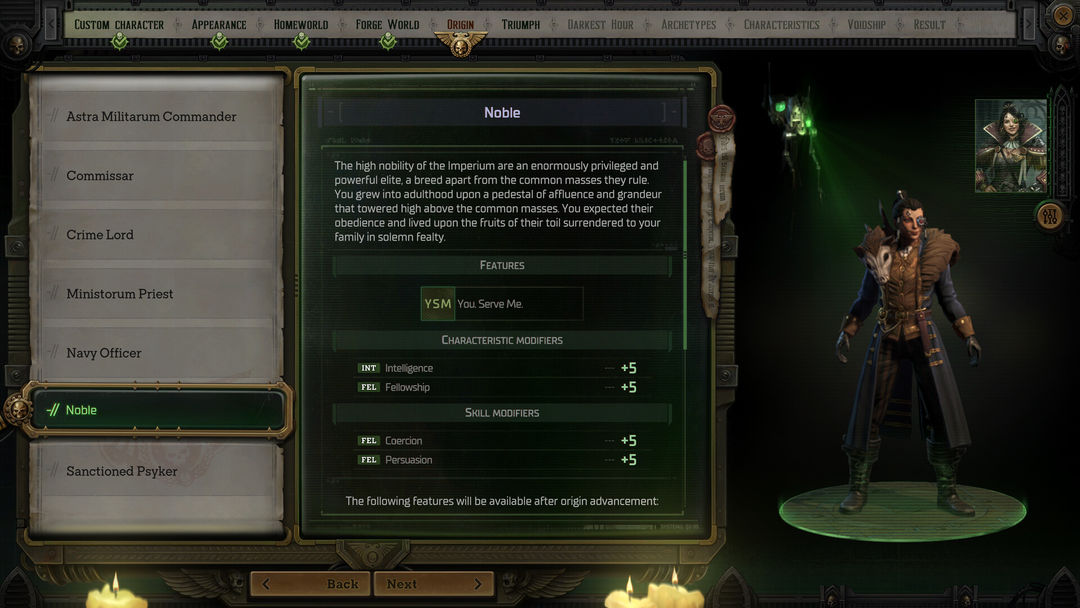Go to the Custom Character tab
The height and width of the screenshot is (608, 1080).
[x=119, y=24]
